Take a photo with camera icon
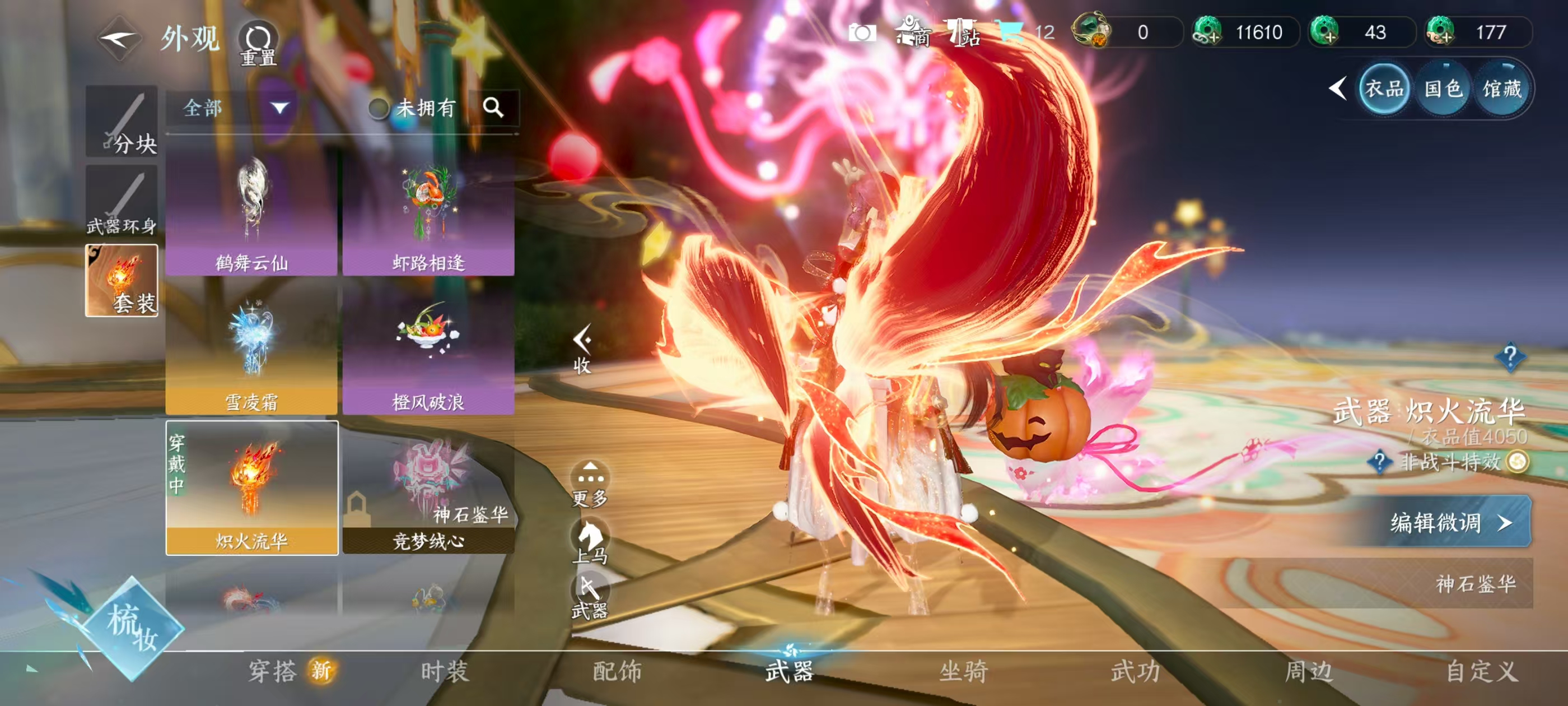 click(862, 32)
